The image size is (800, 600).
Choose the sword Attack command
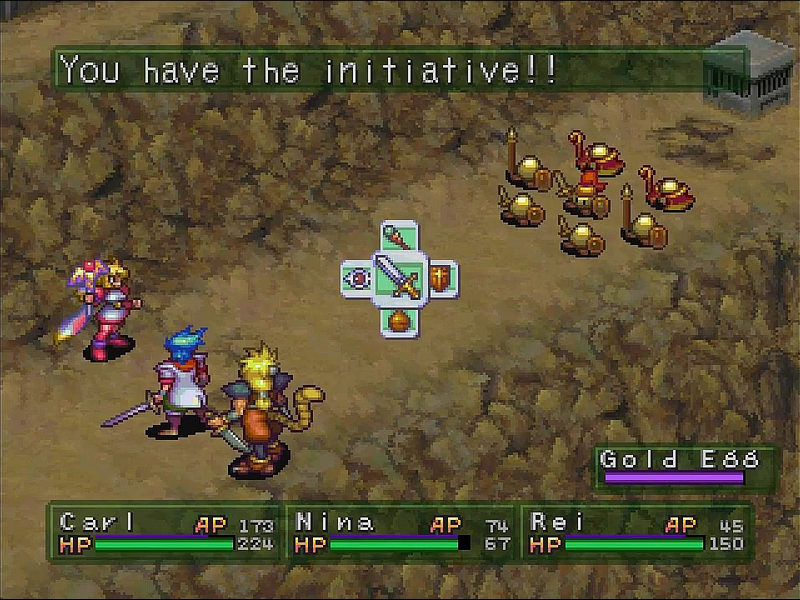[399, 278]
